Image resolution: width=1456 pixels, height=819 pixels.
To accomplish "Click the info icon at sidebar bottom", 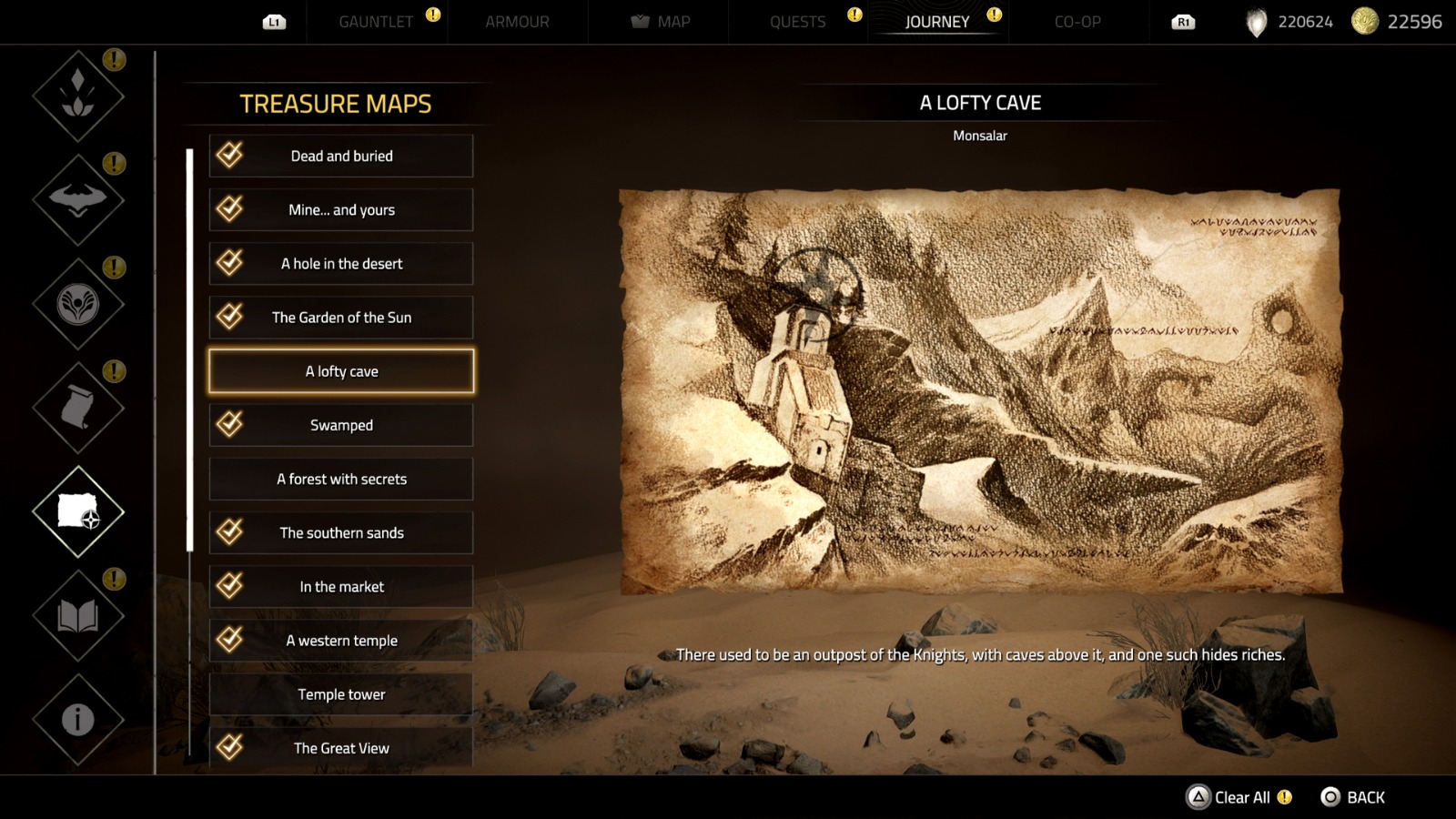I will click(76, 719).
